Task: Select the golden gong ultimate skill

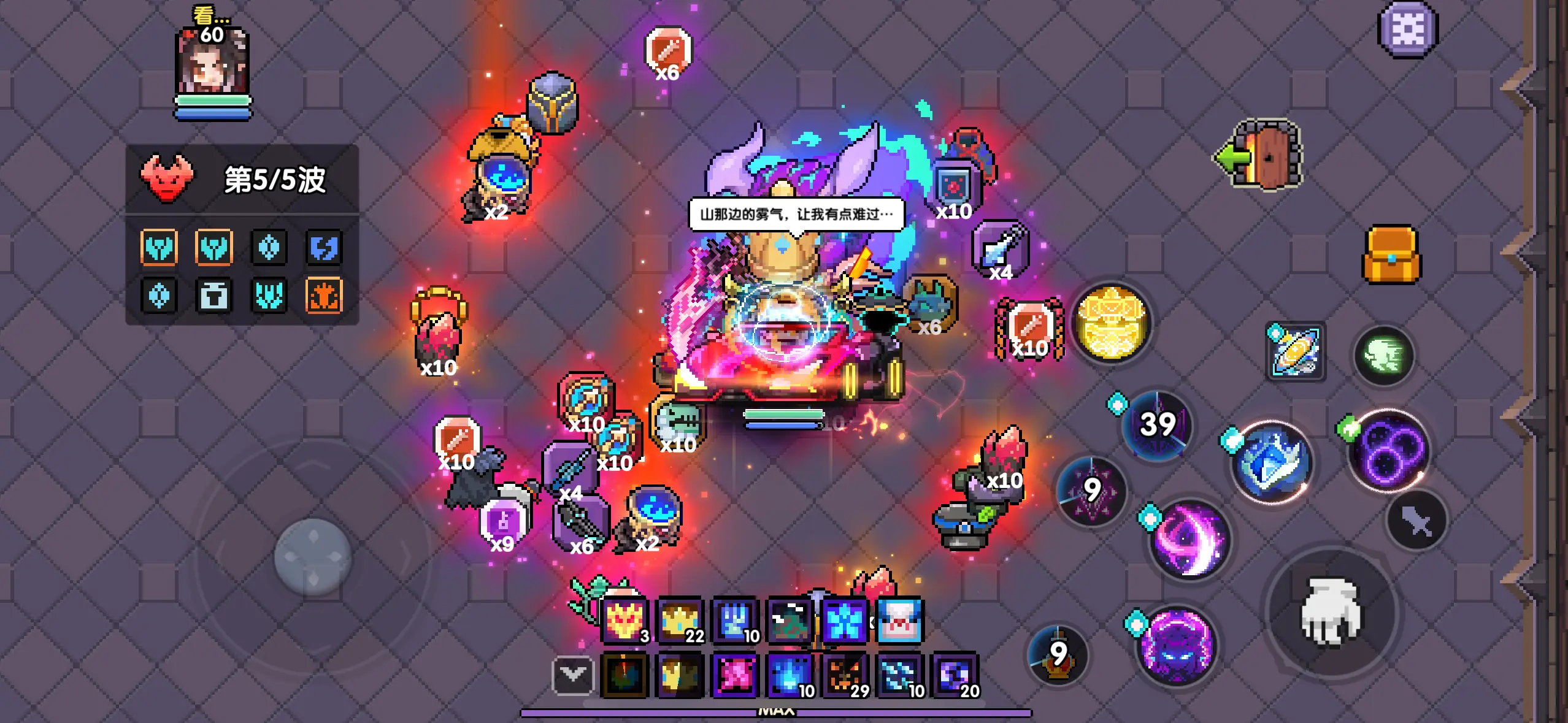Action: coord(1112,323)
